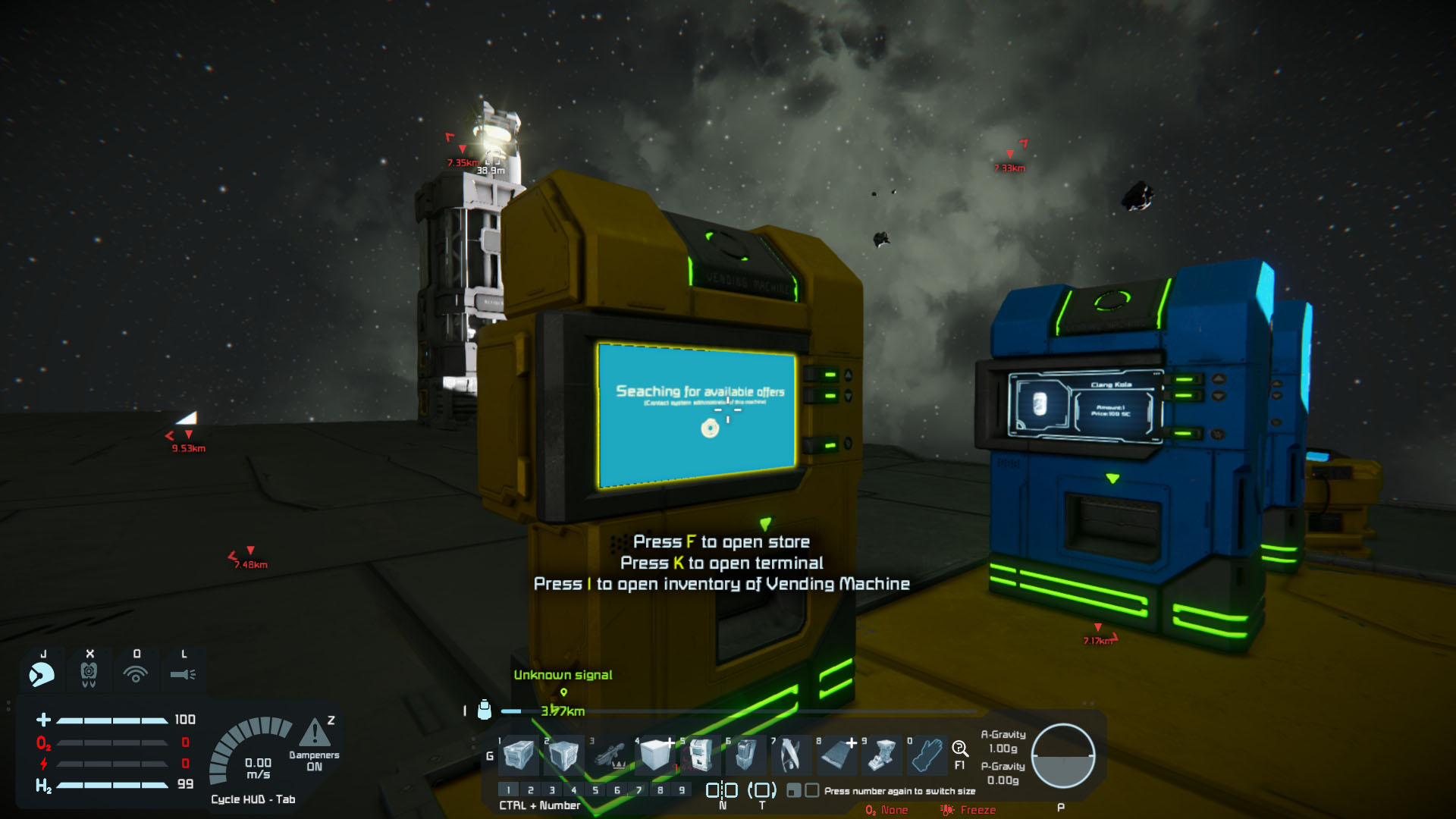Select the container block in toolbar slot 1

tap(519, 755)
